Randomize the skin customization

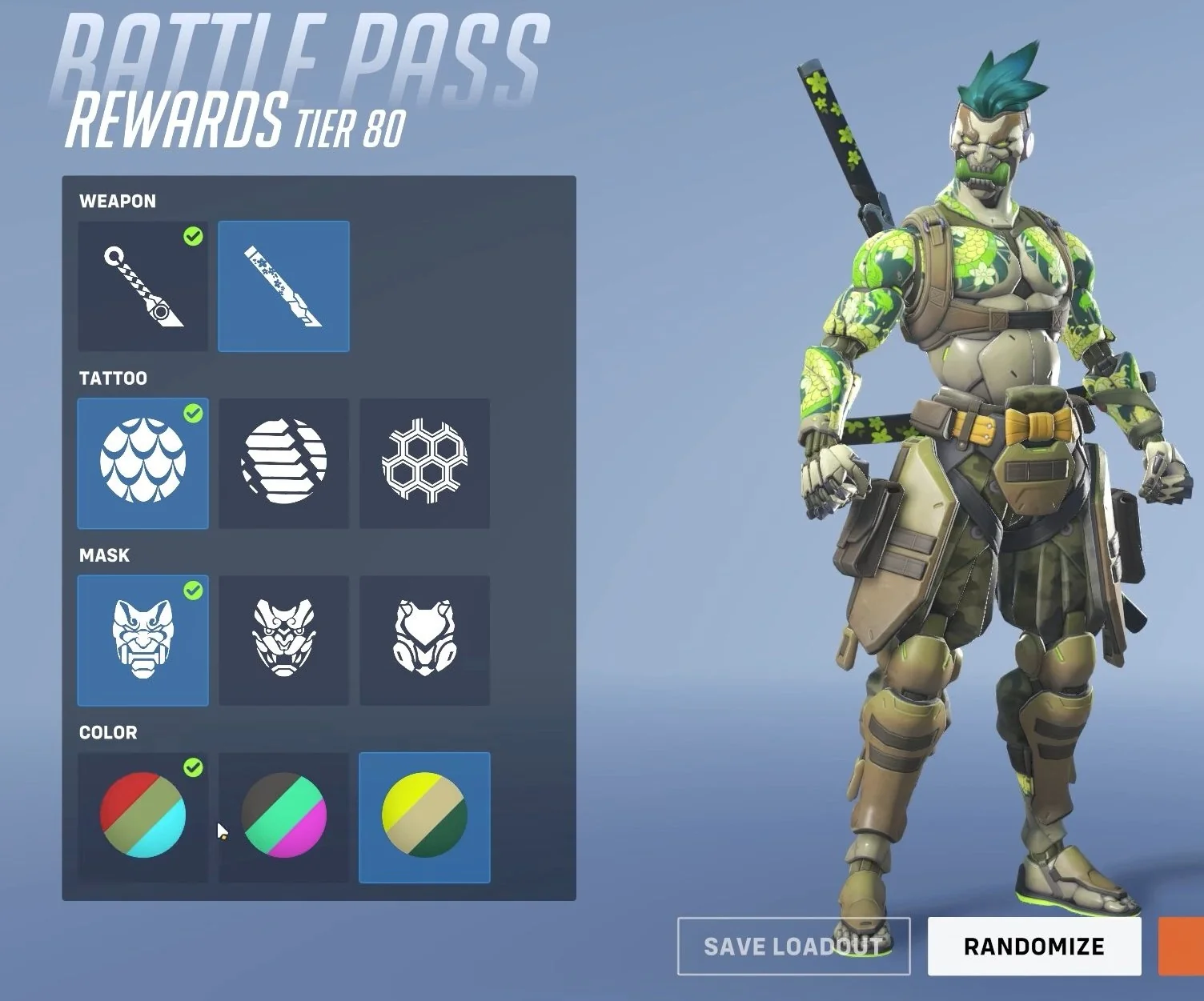point(1033,947)
